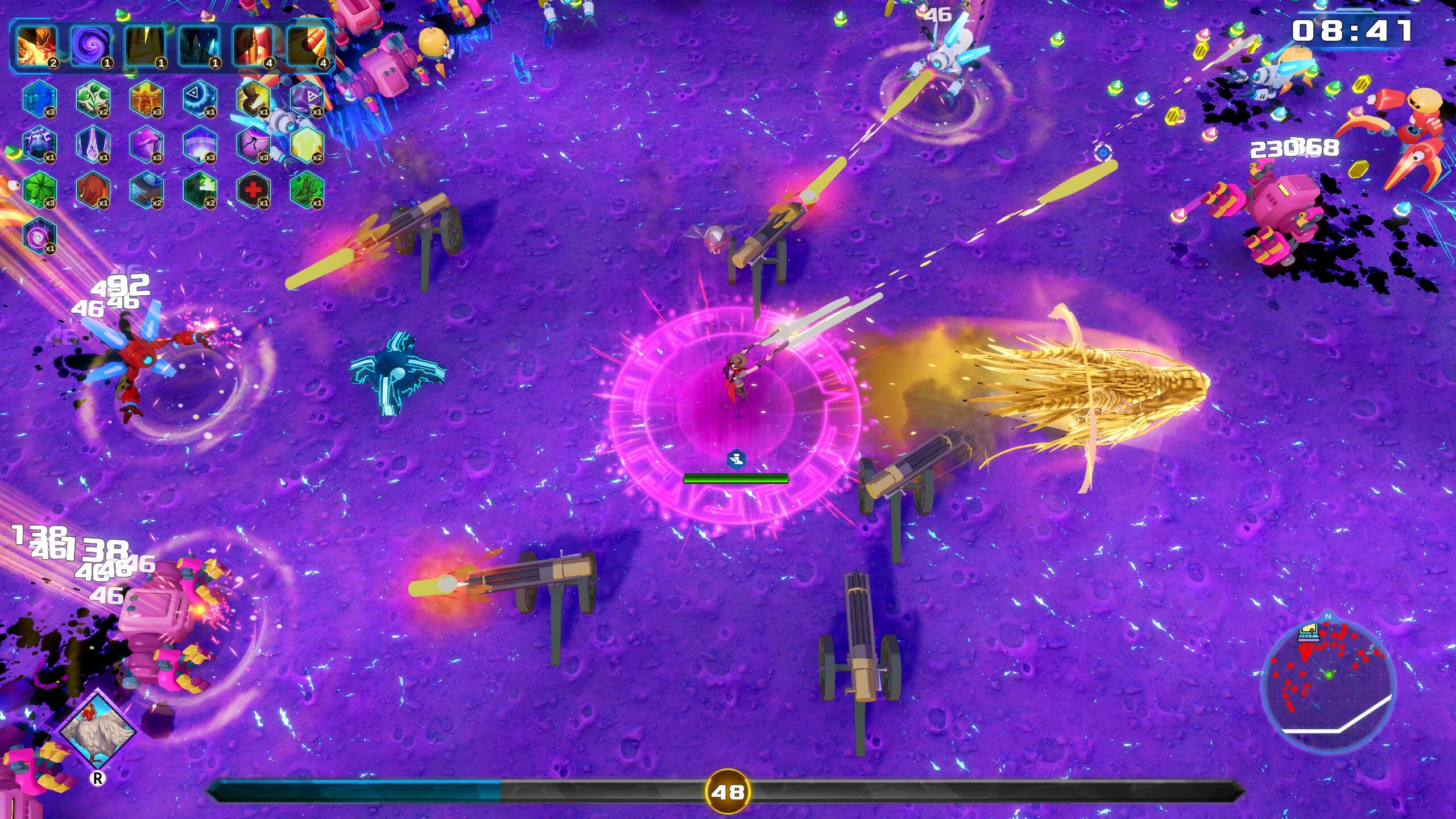Select the green sprout passive item hexagon

[x=92, y=98]
